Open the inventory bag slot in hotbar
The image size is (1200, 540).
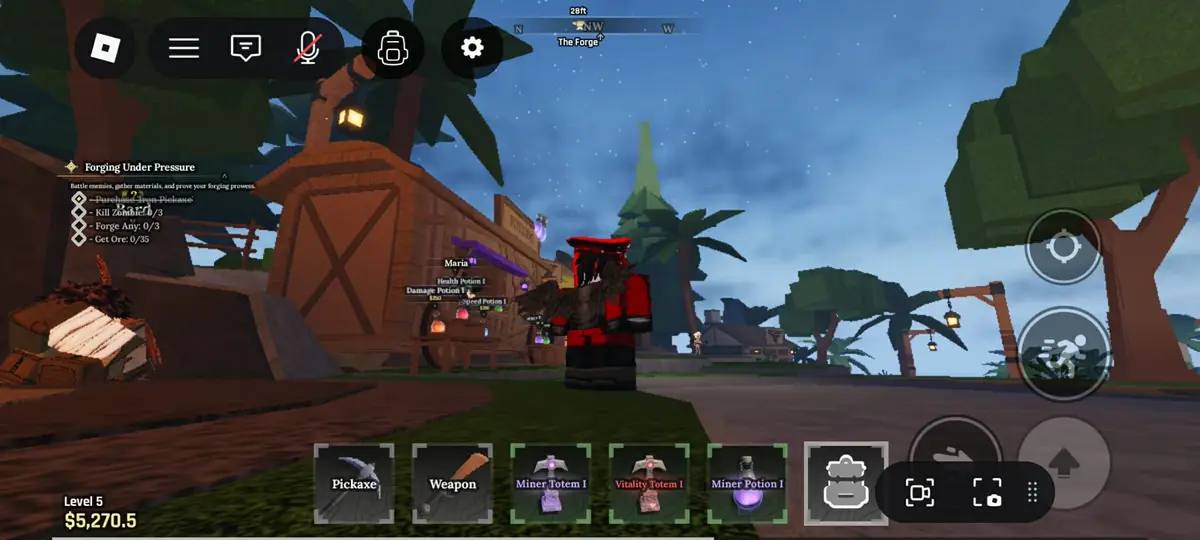click(845, 484)
